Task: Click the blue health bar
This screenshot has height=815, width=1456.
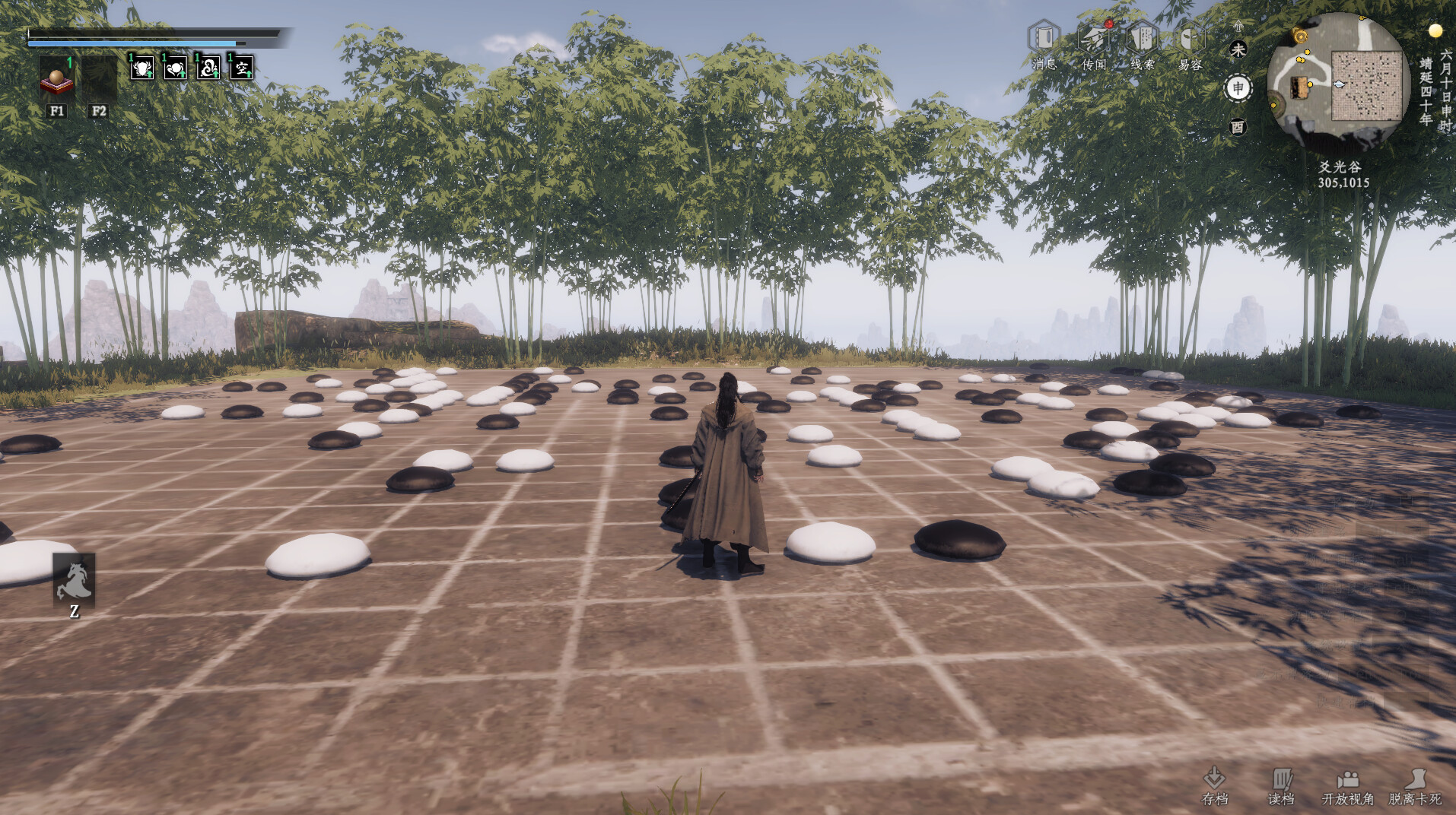Action: click(x=129, y=43)
